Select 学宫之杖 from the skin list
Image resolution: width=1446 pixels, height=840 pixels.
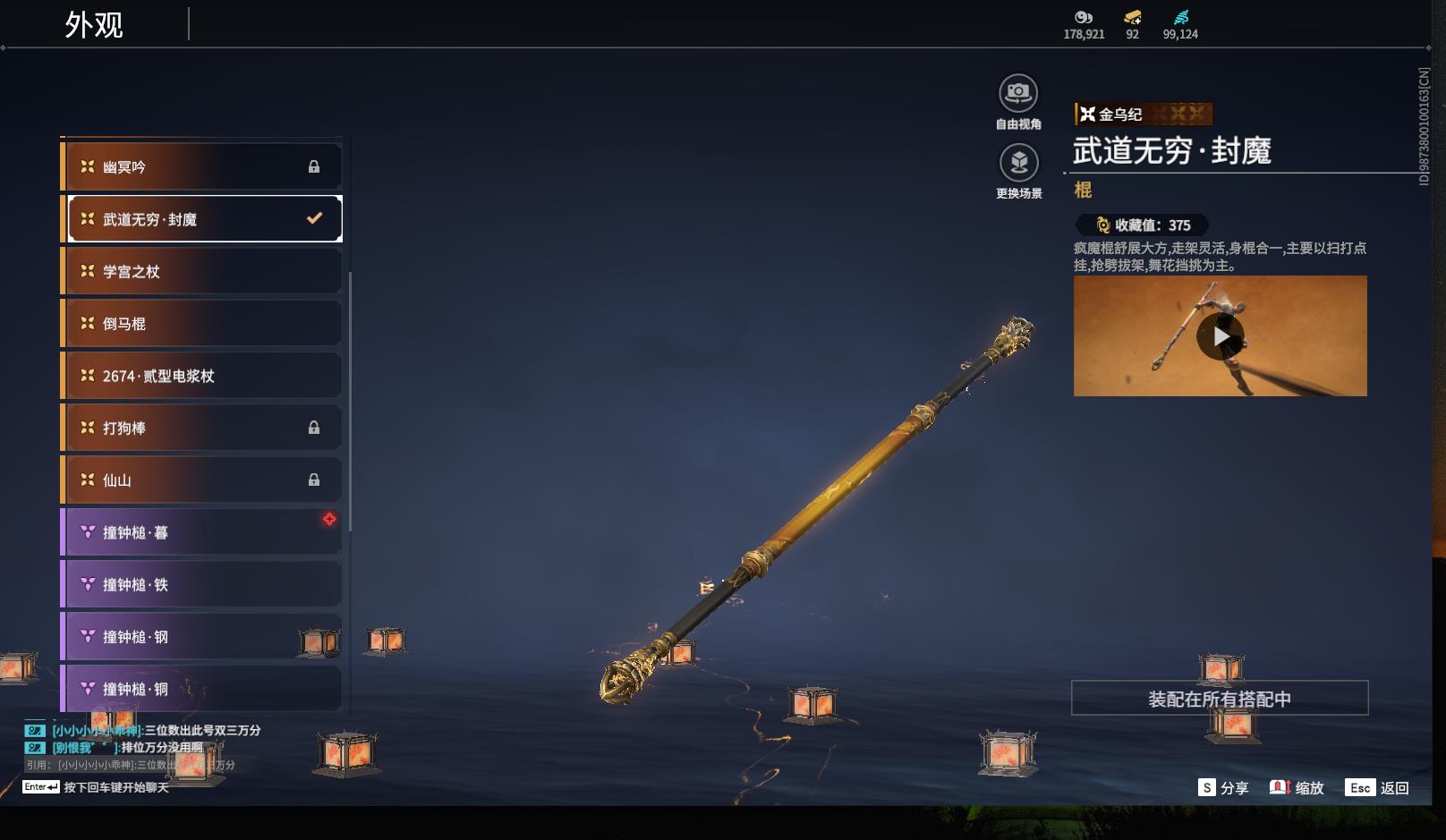[202, 272]
